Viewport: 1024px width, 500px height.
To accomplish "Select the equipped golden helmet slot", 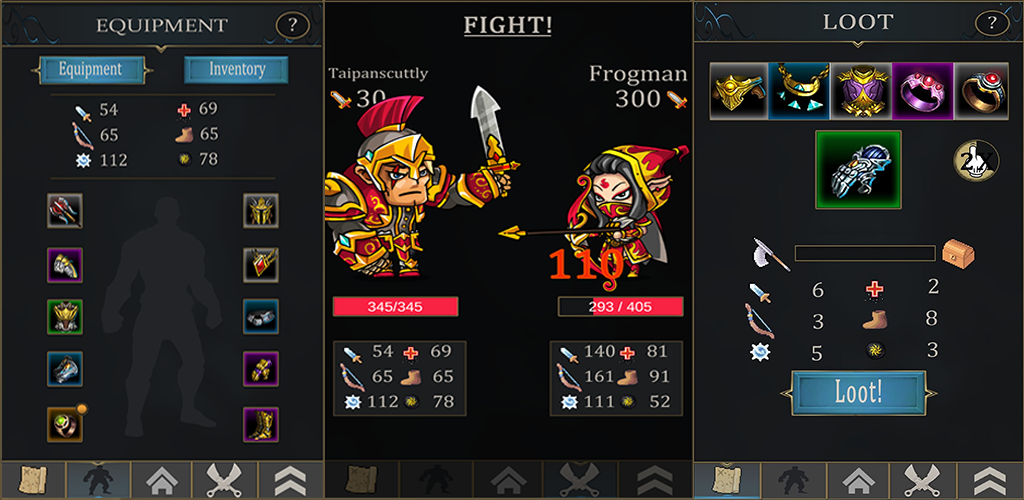I will [261, 211].
